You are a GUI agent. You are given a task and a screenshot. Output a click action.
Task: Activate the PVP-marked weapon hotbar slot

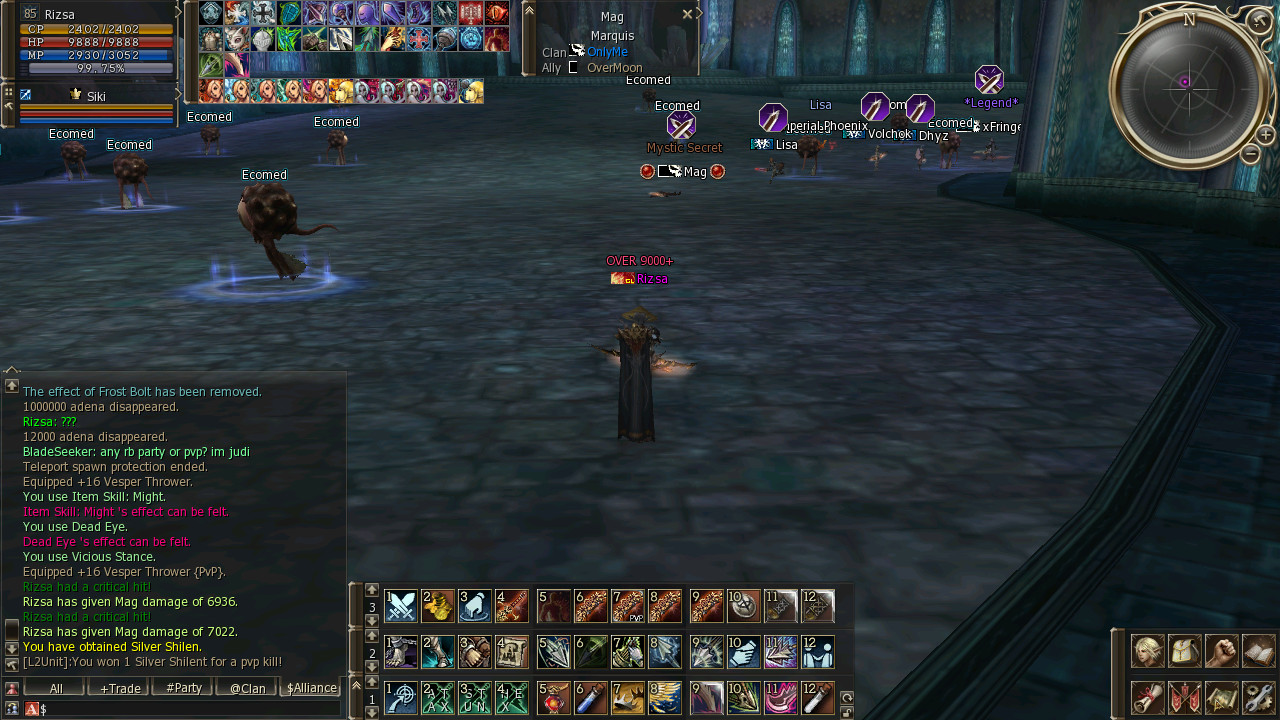[628, 606]
